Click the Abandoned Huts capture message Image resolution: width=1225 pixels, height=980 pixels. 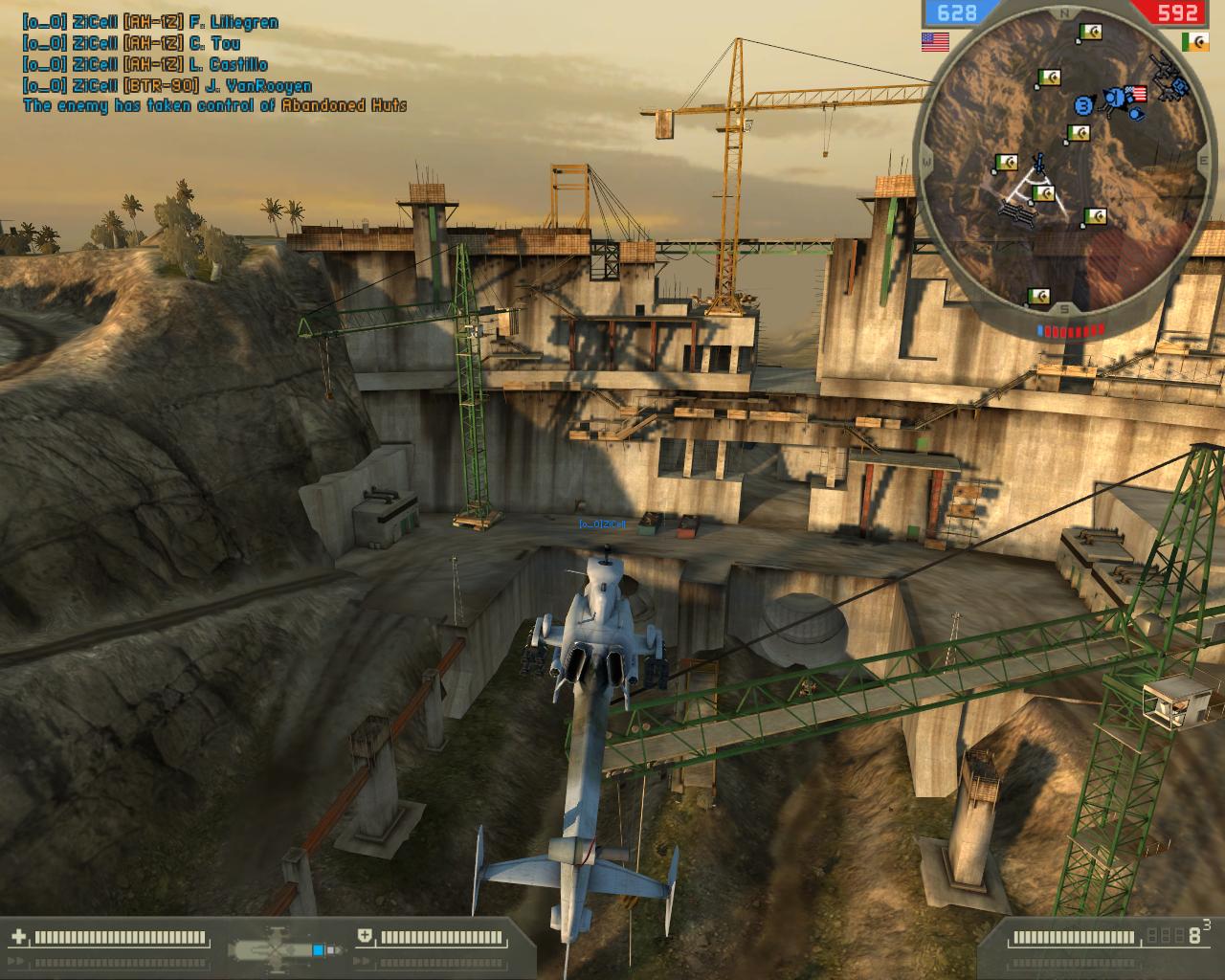click(215, 105)
